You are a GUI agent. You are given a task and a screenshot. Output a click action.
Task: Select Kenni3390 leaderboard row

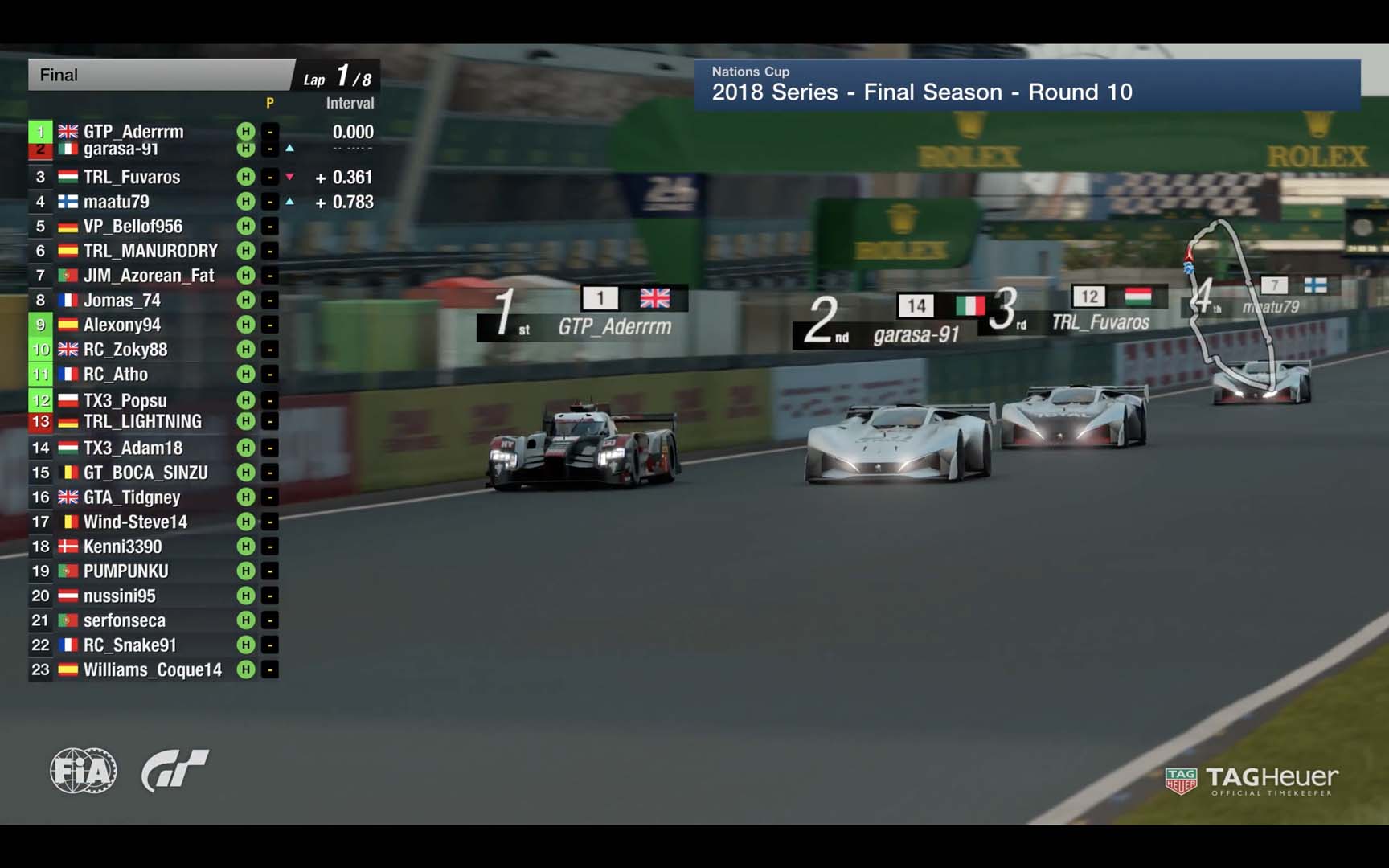coord(122,547)
